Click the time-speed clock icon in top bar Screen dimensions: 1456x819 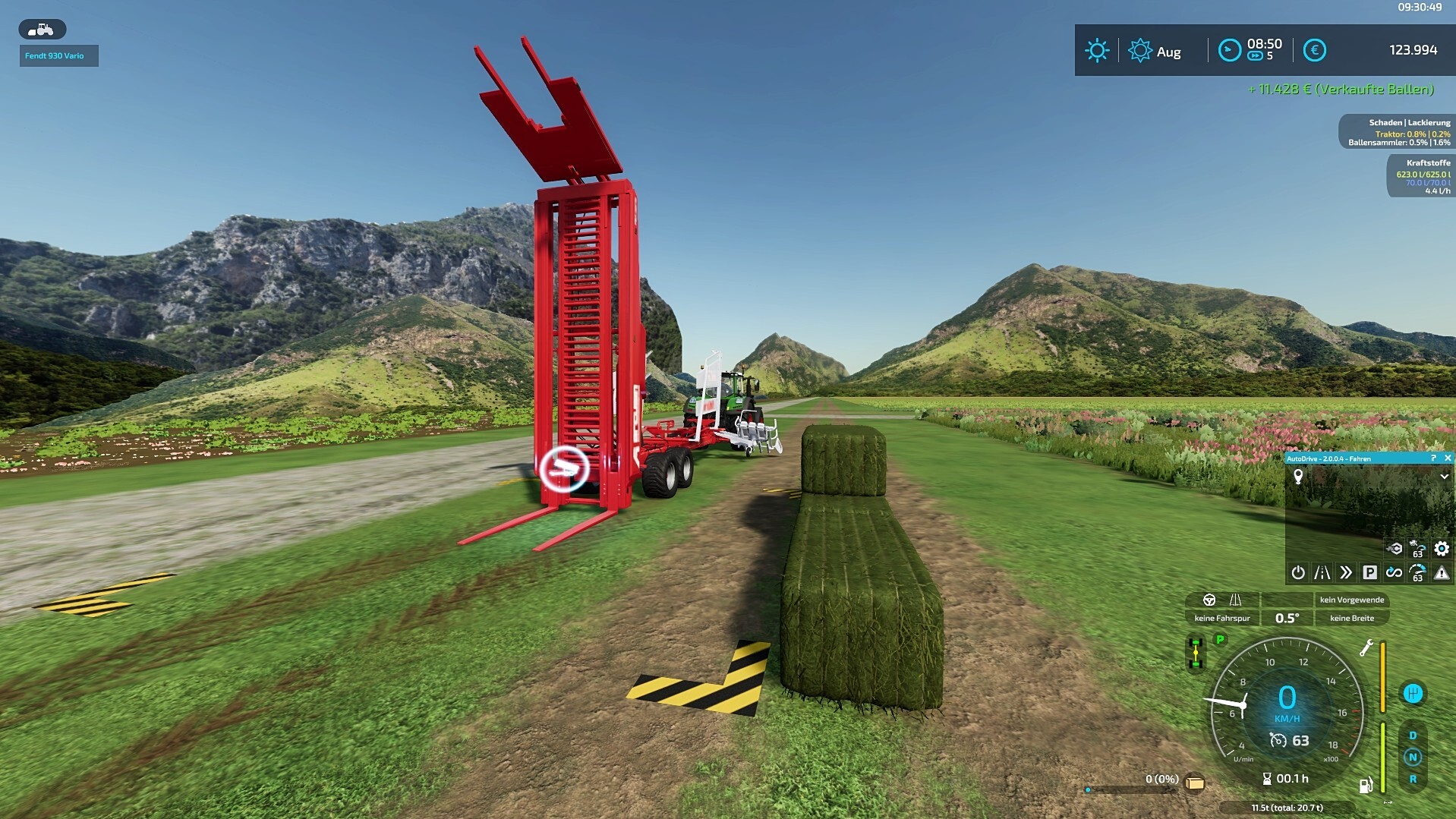(1229, 50)
